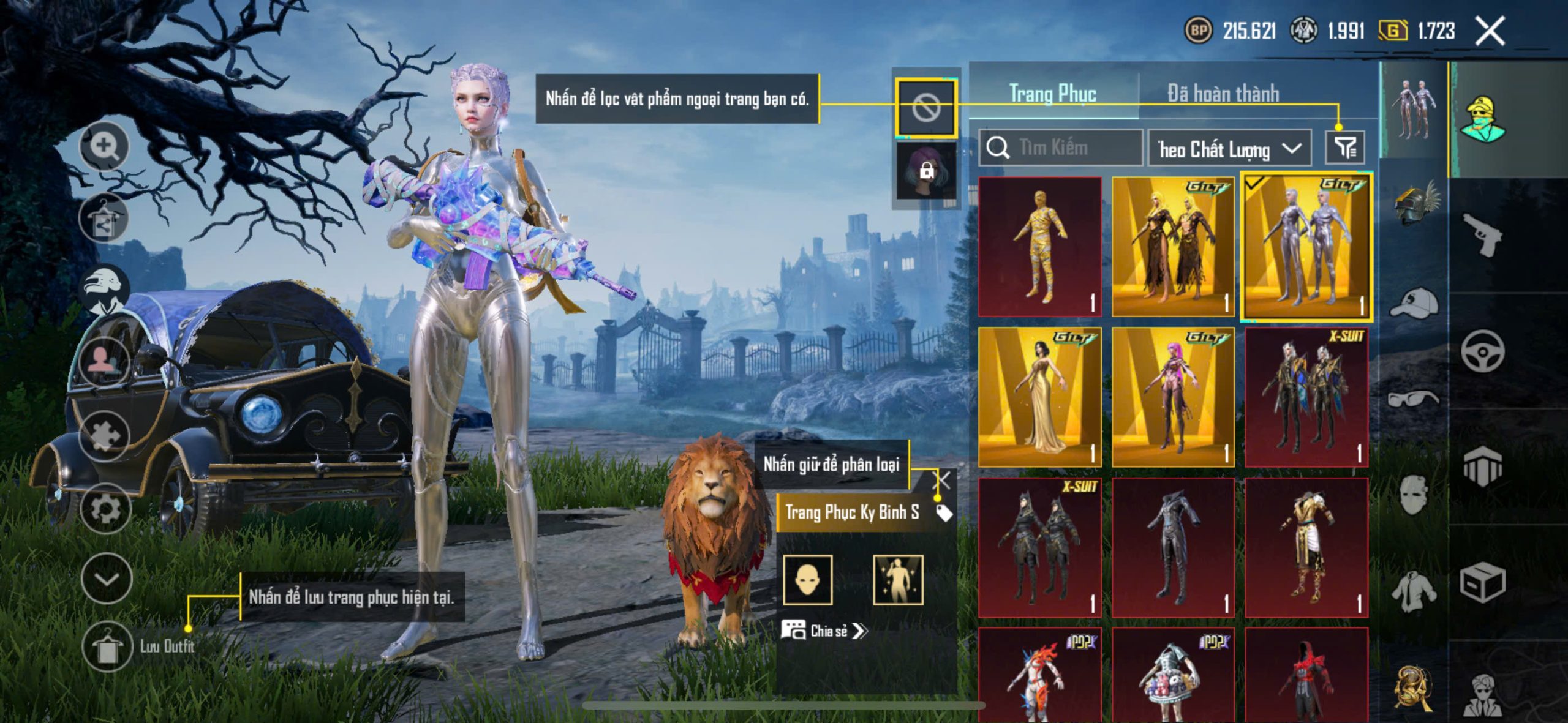The width and height of the screenshot is (1568, 723).
Task: Open the gear settings icon
Action: tap(105, 508)
